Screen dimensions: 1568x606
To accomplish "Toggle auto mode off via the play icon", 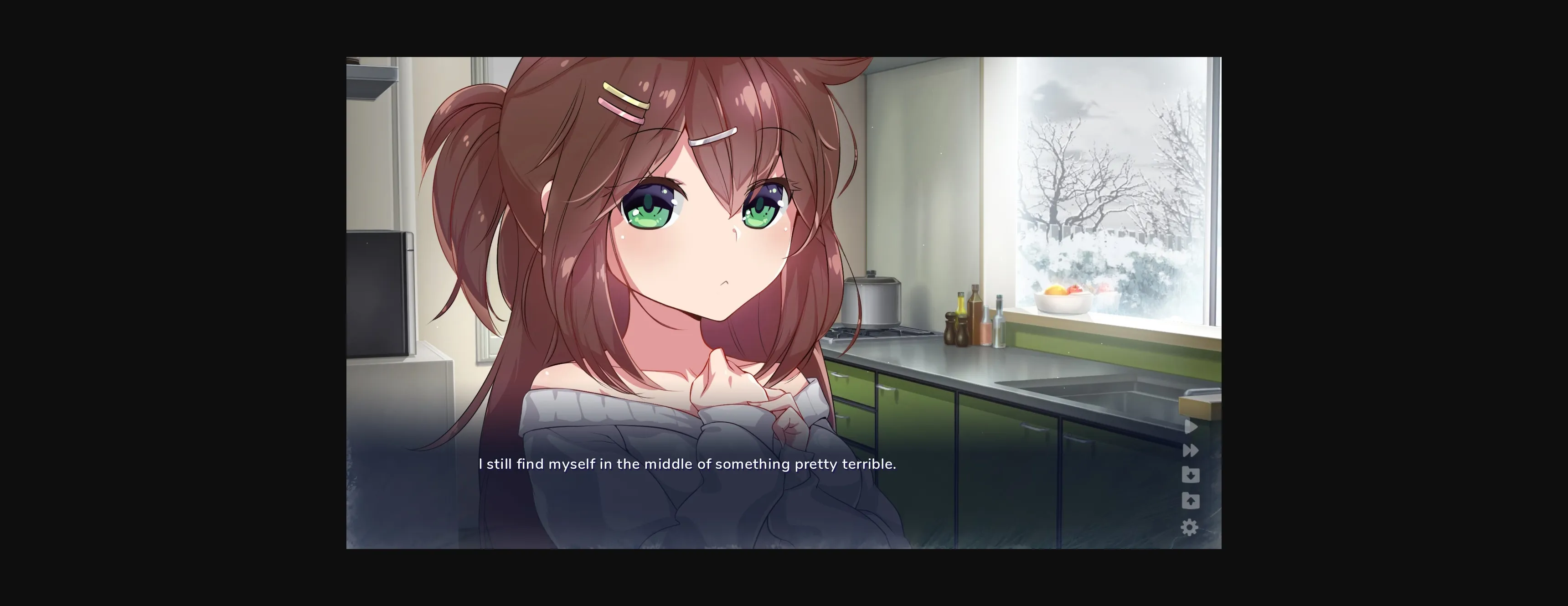I will click(x=1191, y=427).
